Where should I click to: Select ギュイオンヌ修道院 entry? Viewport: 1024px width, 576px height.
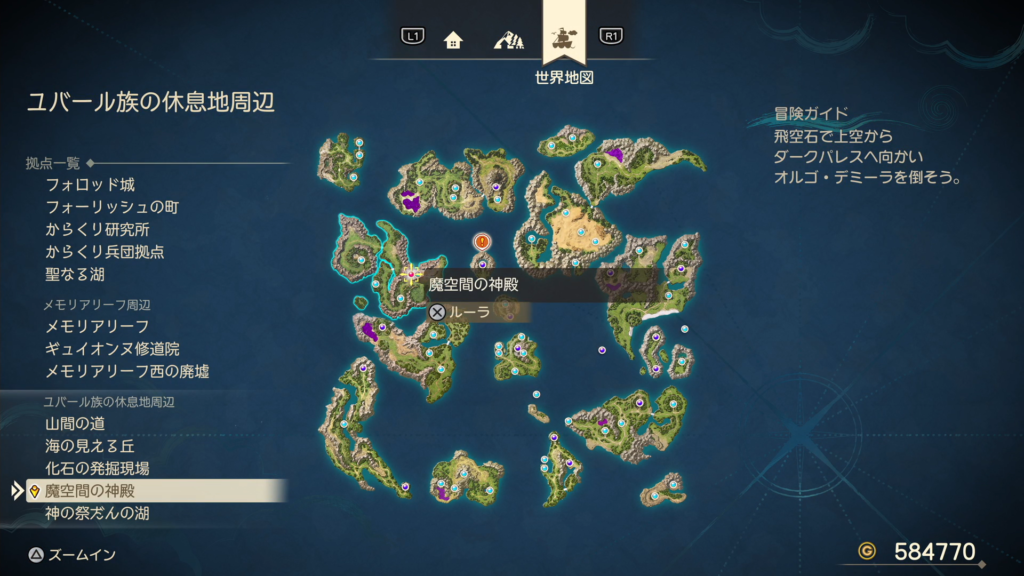point(112,349)
